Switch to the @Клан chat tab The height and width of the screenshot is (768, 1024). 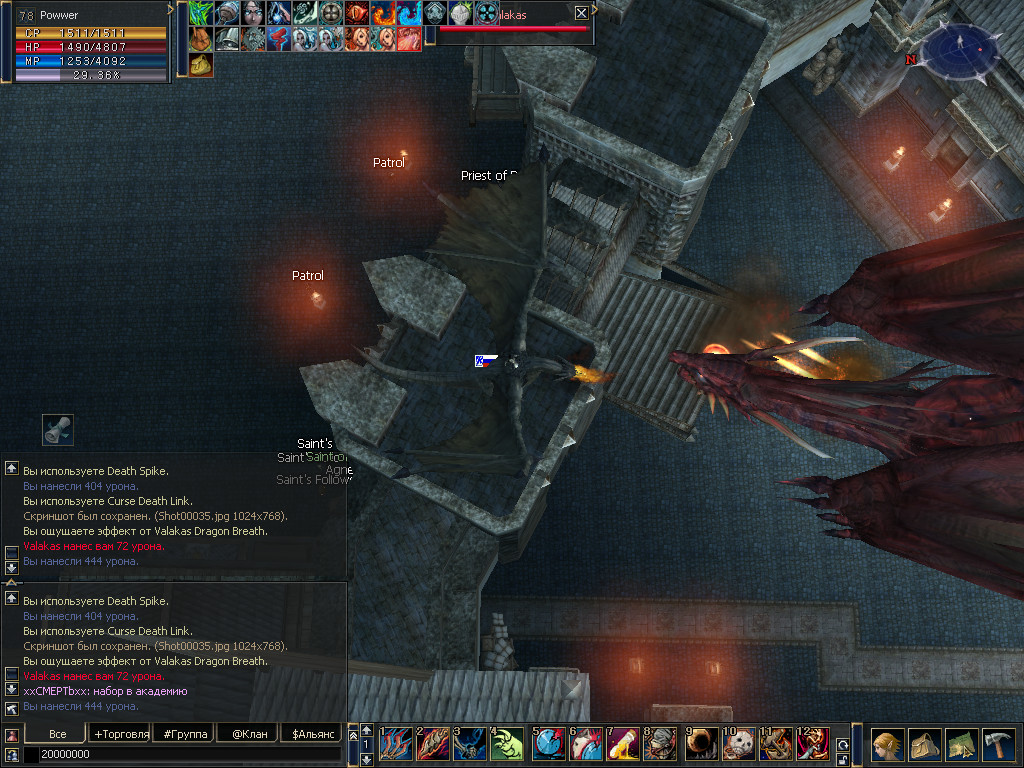tap(249, 734)
